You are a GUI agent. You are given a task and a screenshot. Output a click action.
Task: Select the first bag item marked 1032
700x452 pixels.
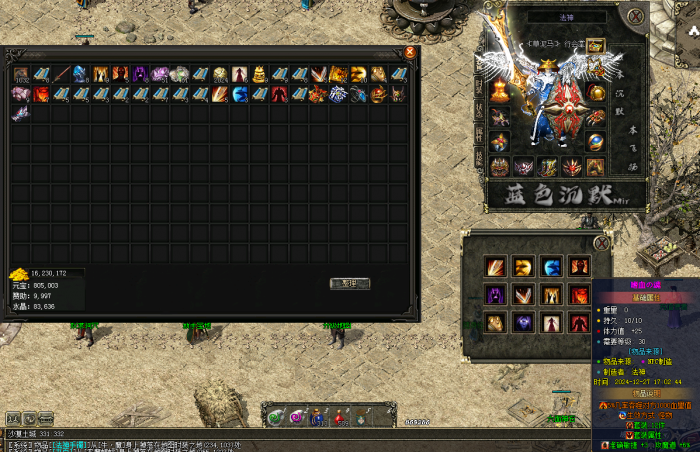tap(21, 74)
